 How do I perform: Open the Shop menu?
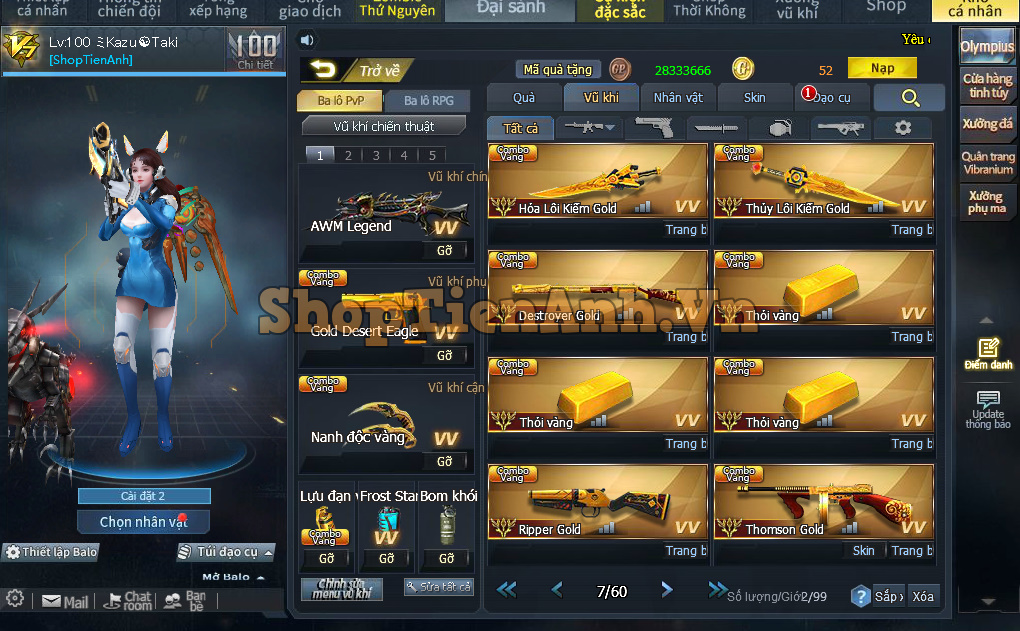(885, 7)
